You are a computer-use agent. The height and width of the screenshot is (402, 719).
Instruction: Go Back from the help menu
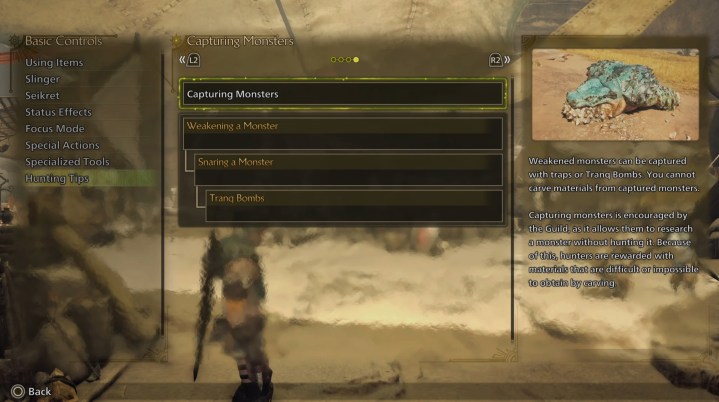[x=31, y=391]
